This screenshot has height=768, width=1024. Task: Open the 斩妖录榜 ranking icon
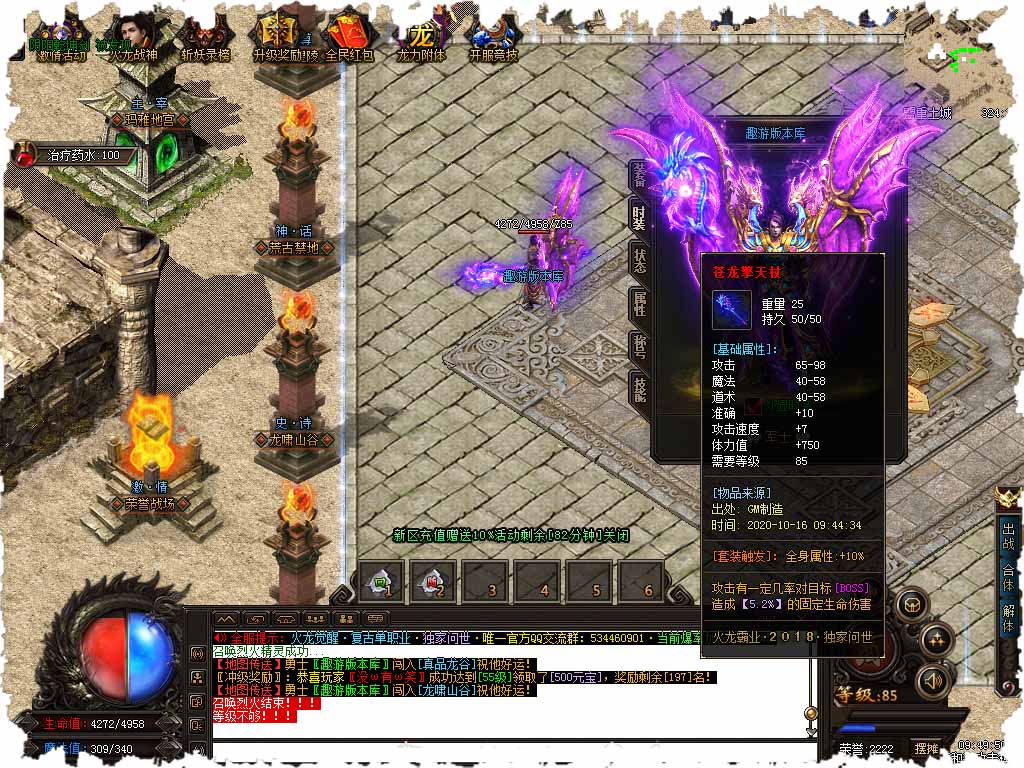(204, 38)
